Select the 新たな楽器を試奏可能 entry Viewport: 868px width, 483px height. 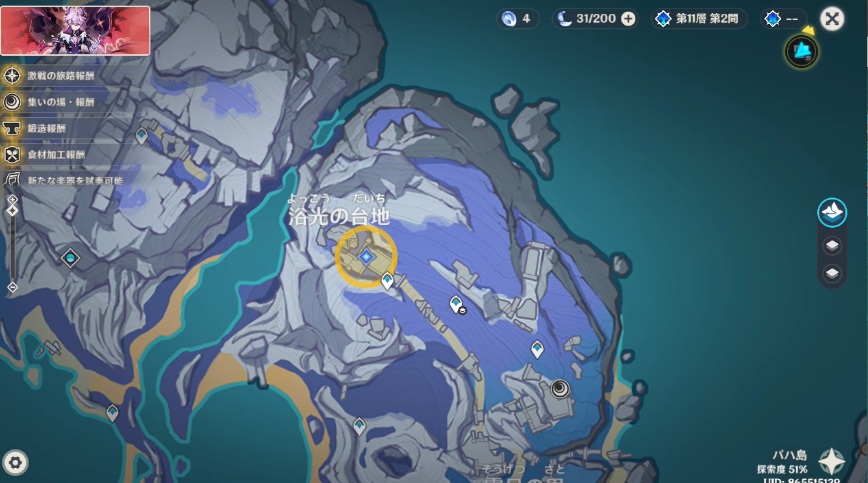64,180
